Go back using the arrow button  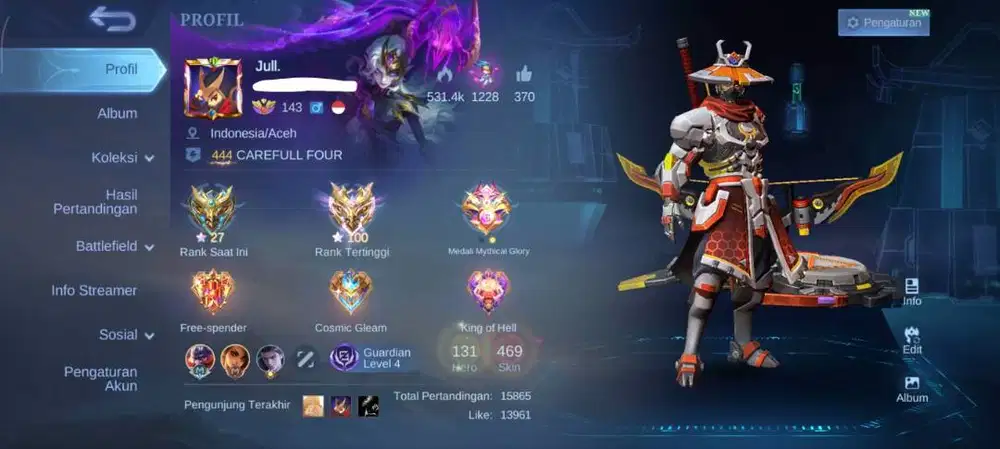[x=112, y=18]
